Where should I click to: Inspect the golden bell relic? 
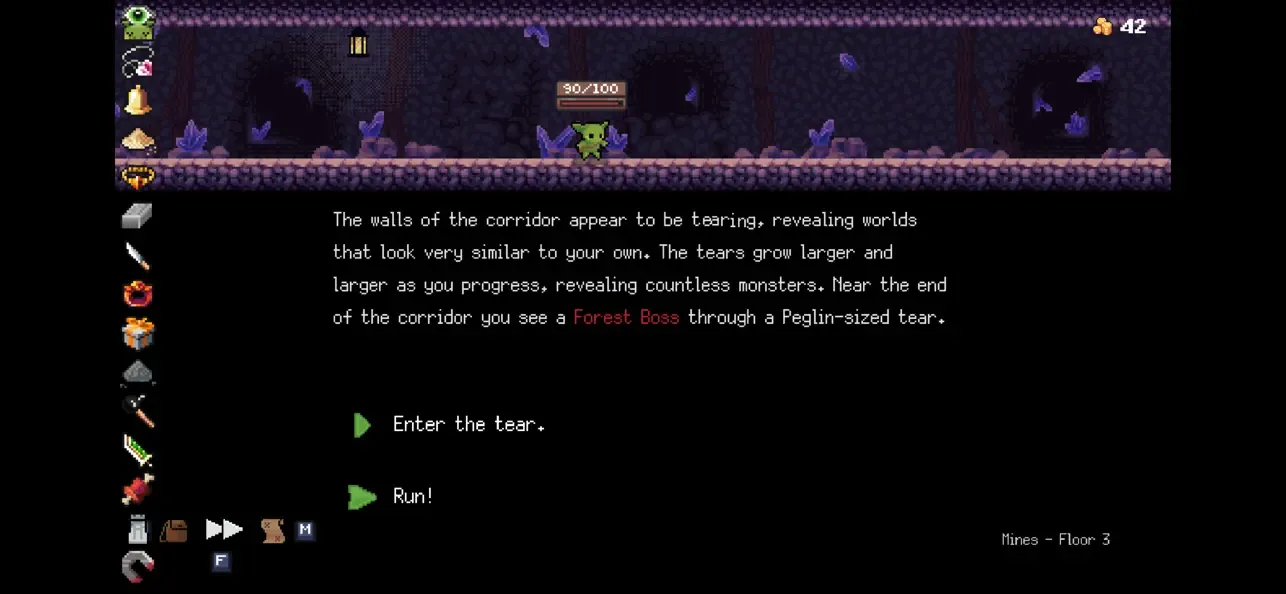[138, 100]
